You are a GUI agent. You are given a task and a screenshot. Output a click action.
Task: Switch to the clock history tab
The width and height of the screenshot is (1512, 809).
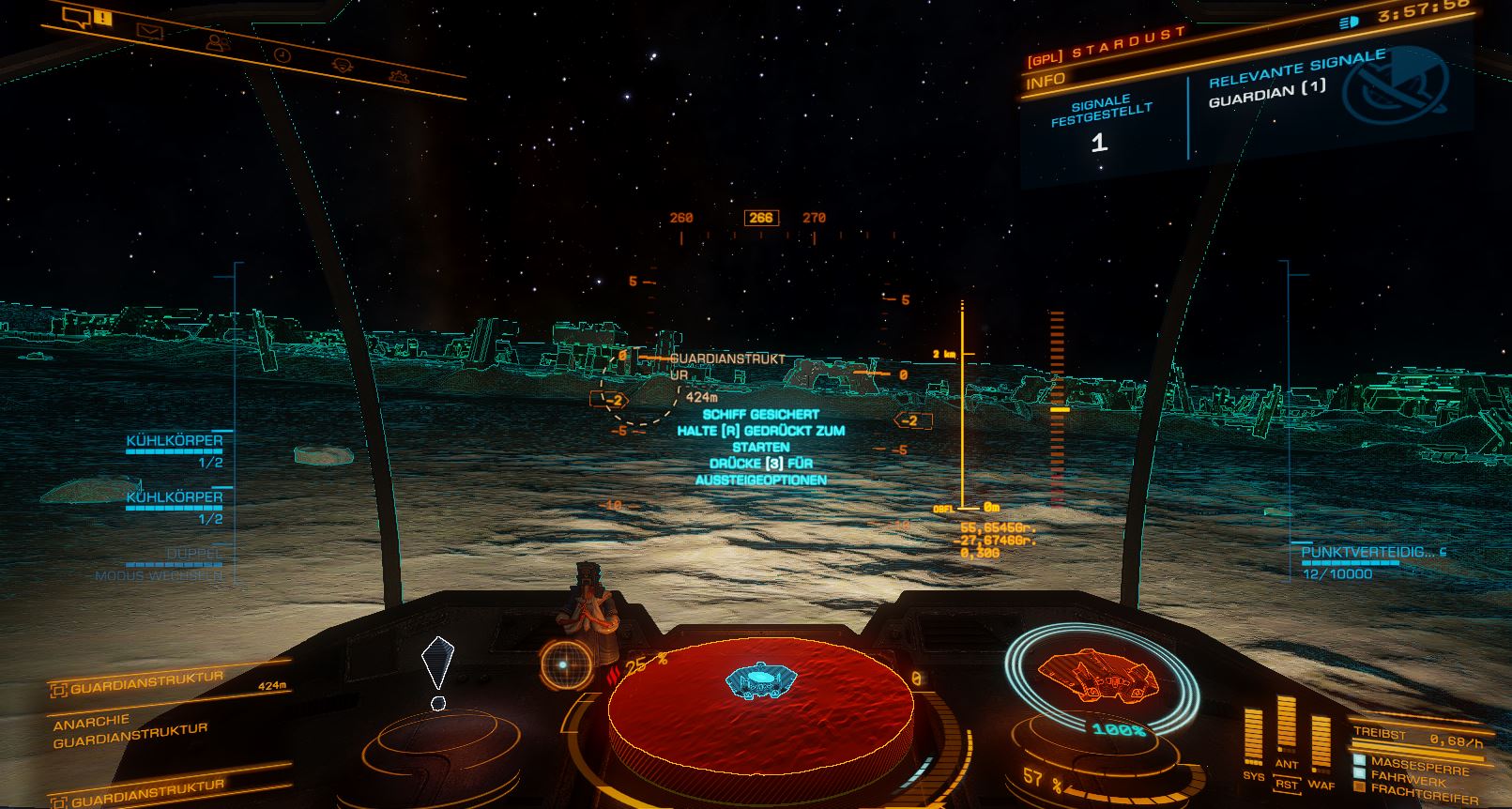pyautogui.click(x=283, y=54)
